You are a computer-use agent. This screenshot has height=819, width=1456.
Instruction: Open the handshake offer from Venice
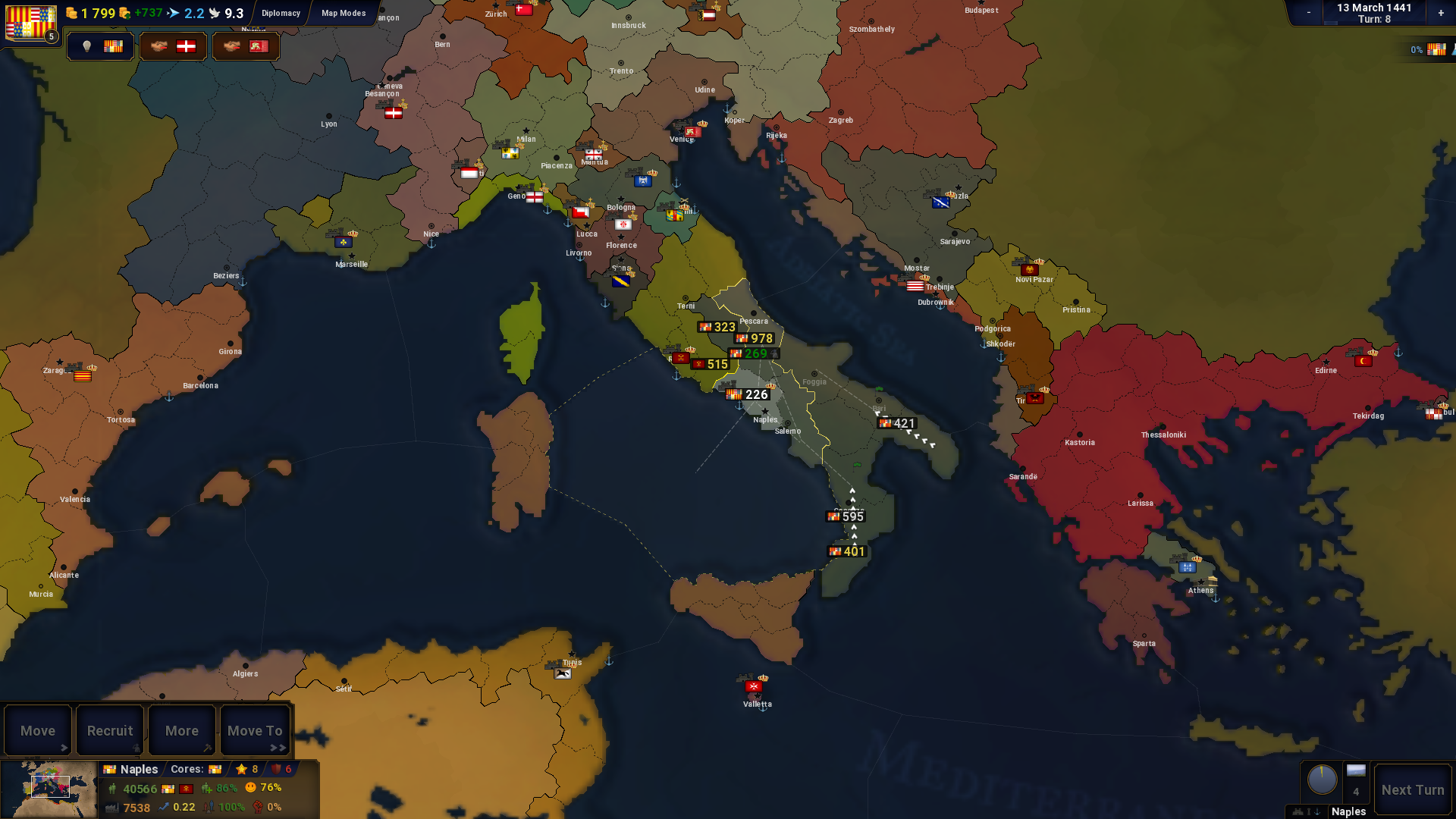coord(246,45)
